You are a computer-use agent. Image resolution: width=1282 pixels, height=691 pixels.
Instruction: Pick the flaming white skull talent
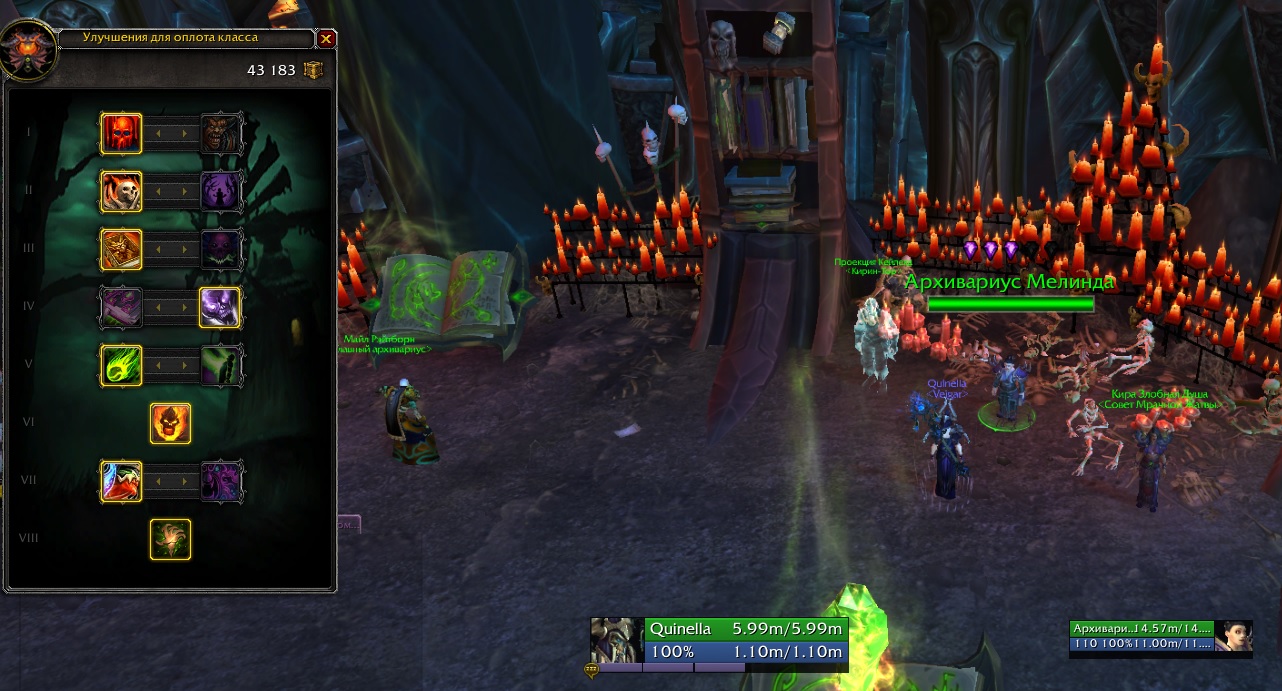pos(121,191)
